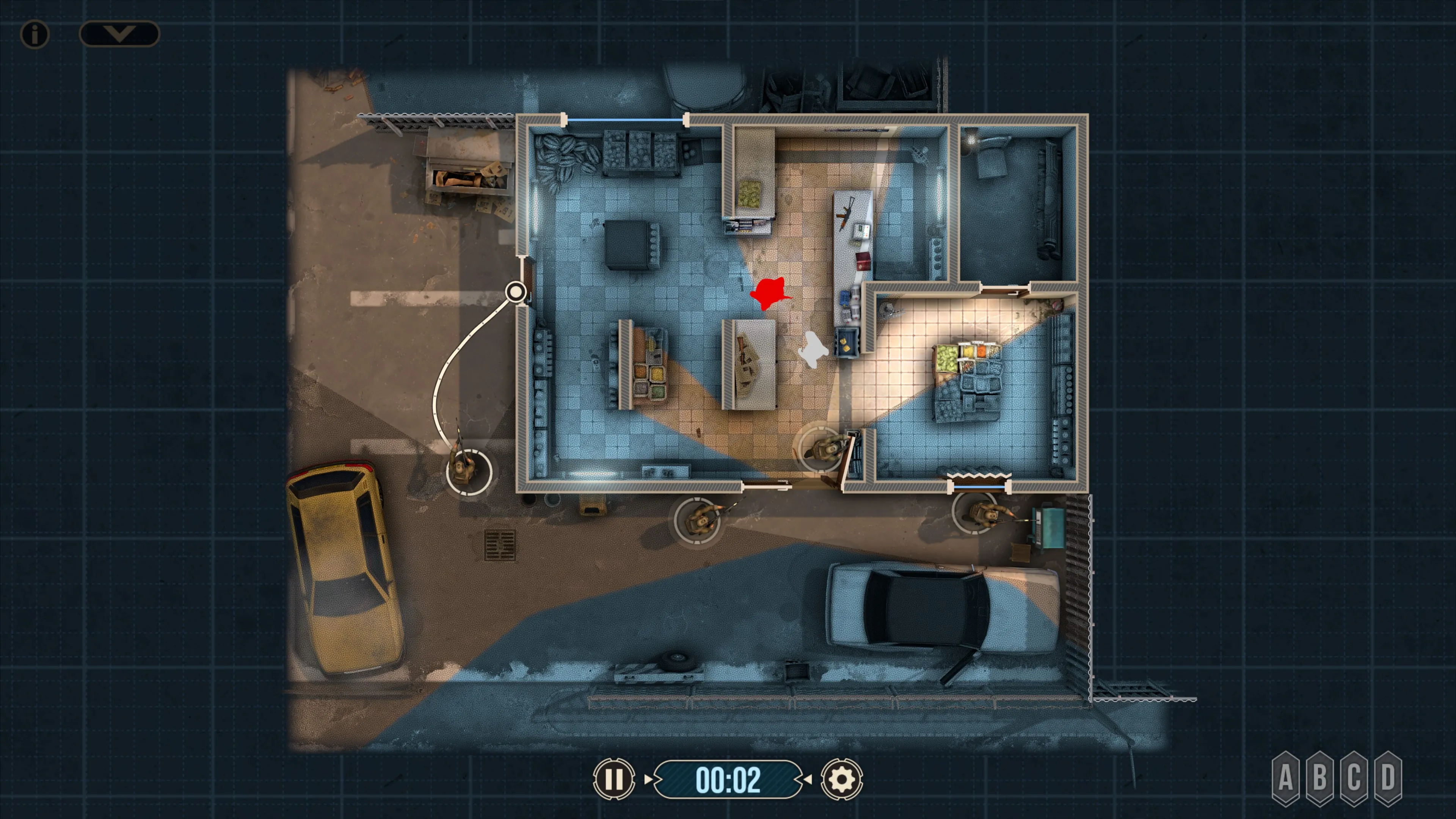1456x819 pixels.
Task: Click the path waypoint node at the door
Action: click(x=515, y=292)
